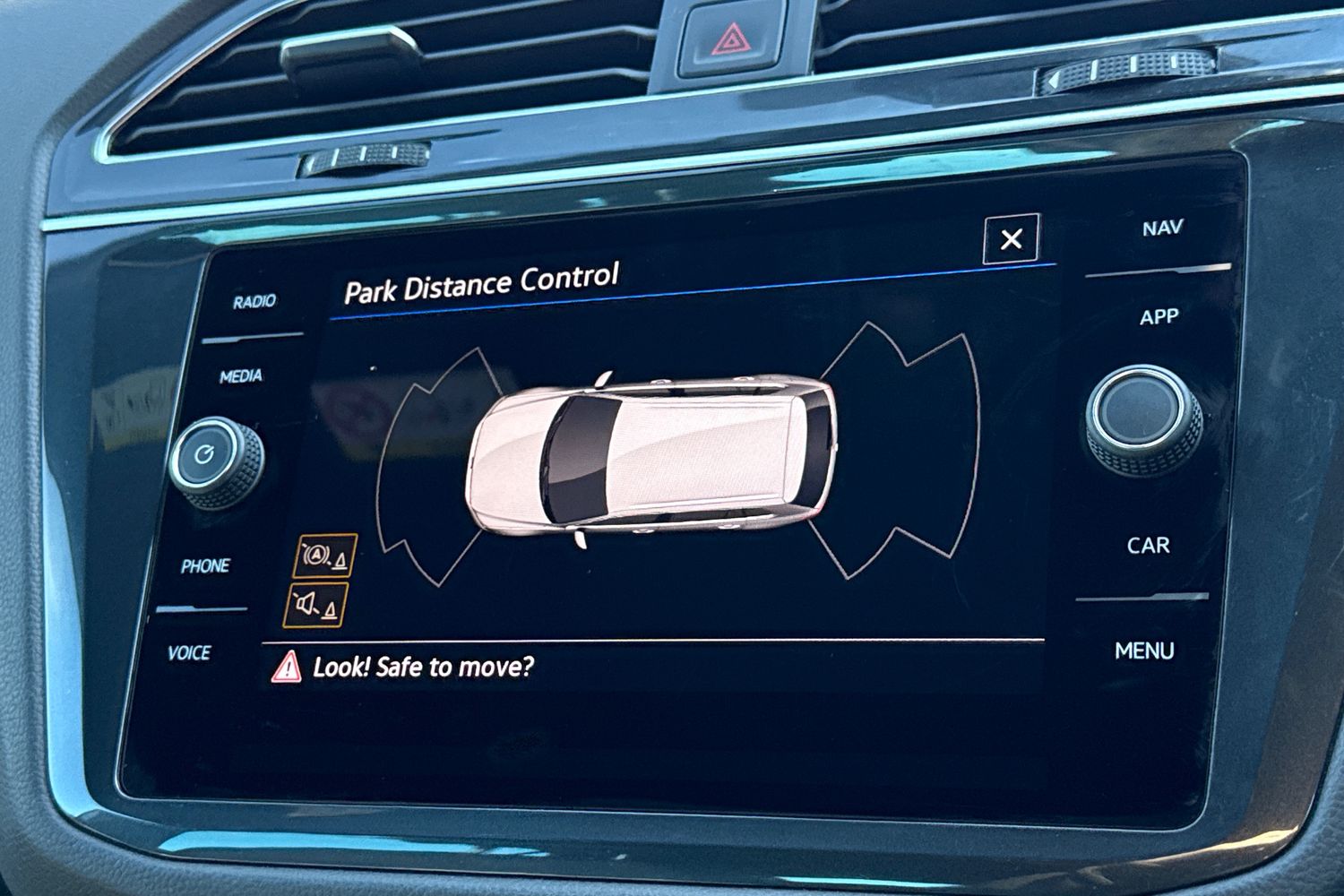Close the Park Distance Control screen
Image resolution: width=1344 pixels, height=896 pixels.
1011,238
